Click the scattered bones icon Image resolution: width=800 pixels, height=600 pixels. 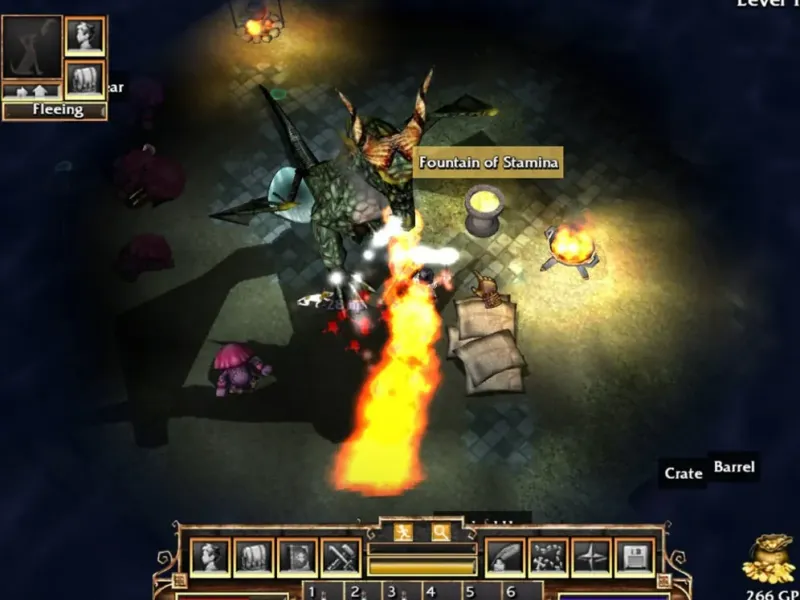(547, 557)
